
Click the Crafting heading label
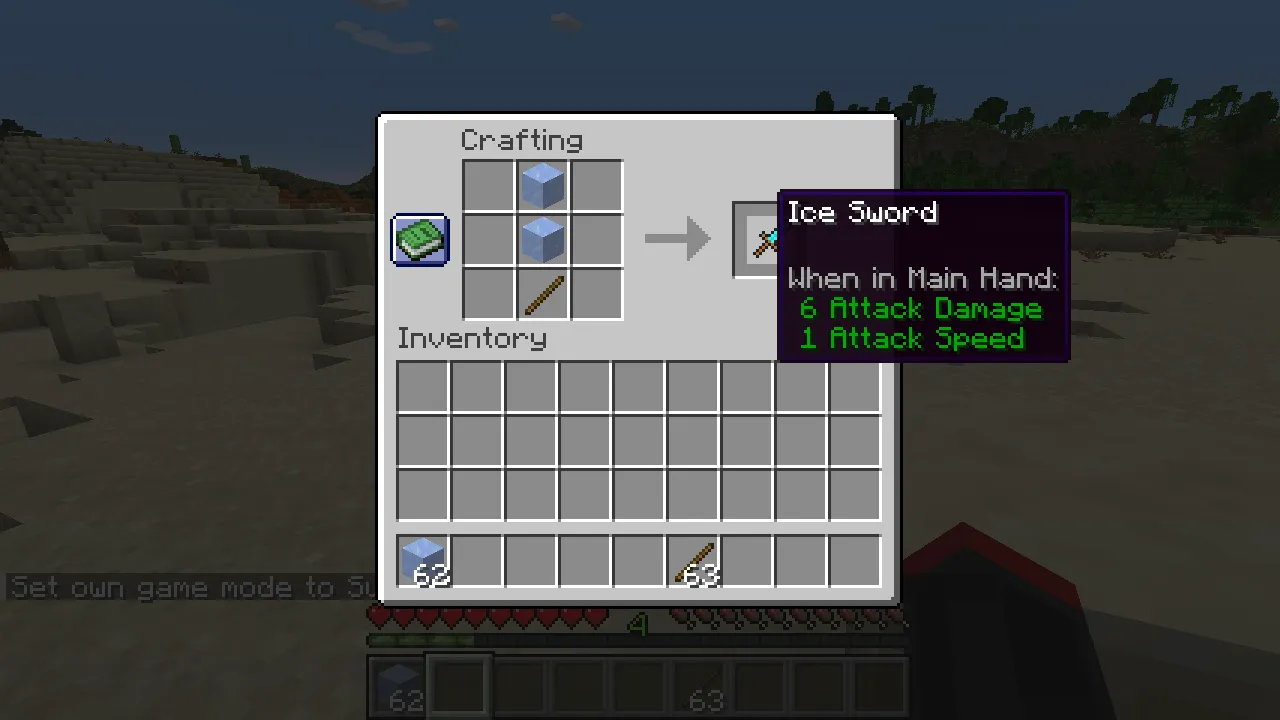(521, 140)
